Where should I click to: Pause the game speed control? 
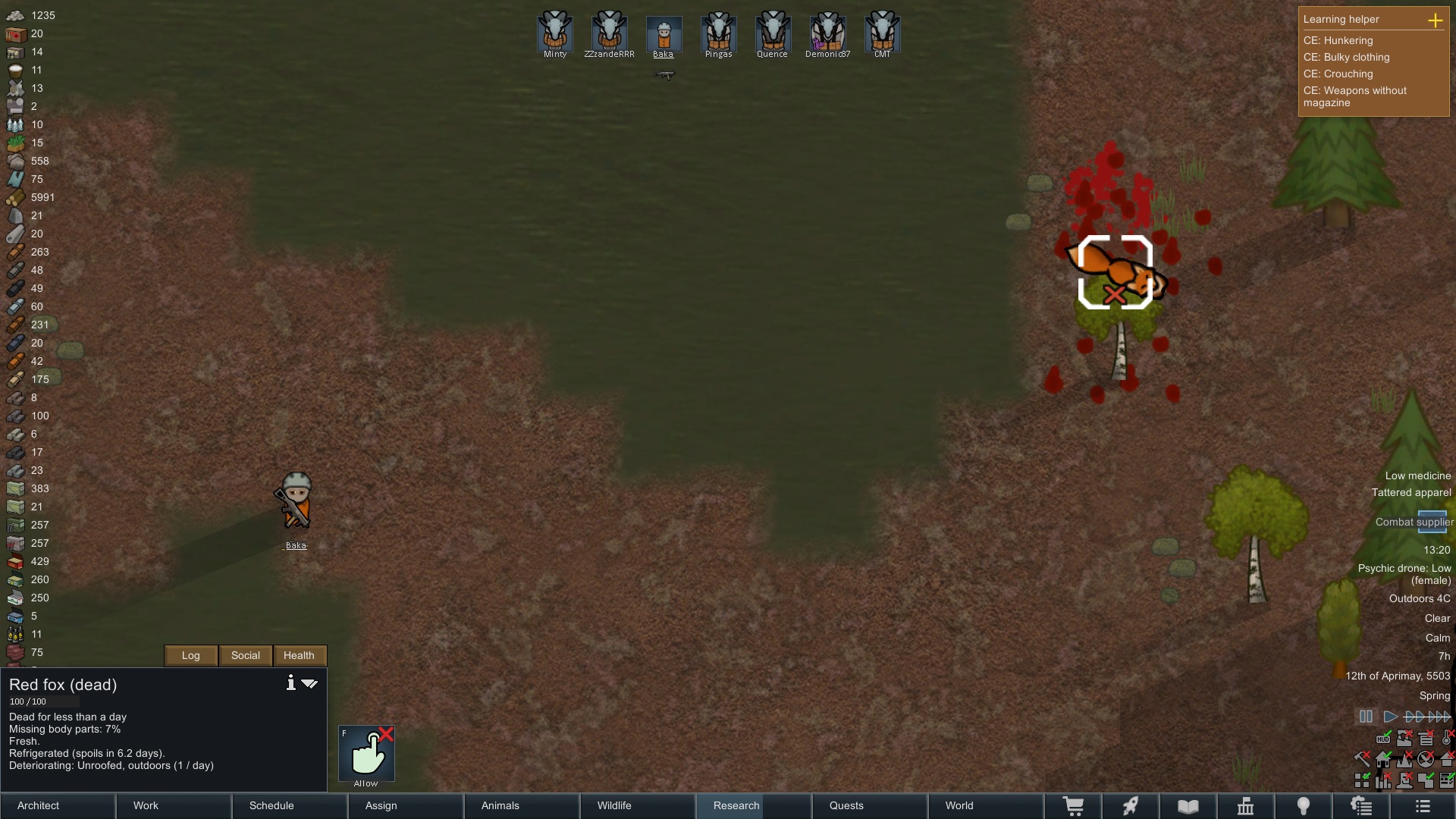(1366, 717)
